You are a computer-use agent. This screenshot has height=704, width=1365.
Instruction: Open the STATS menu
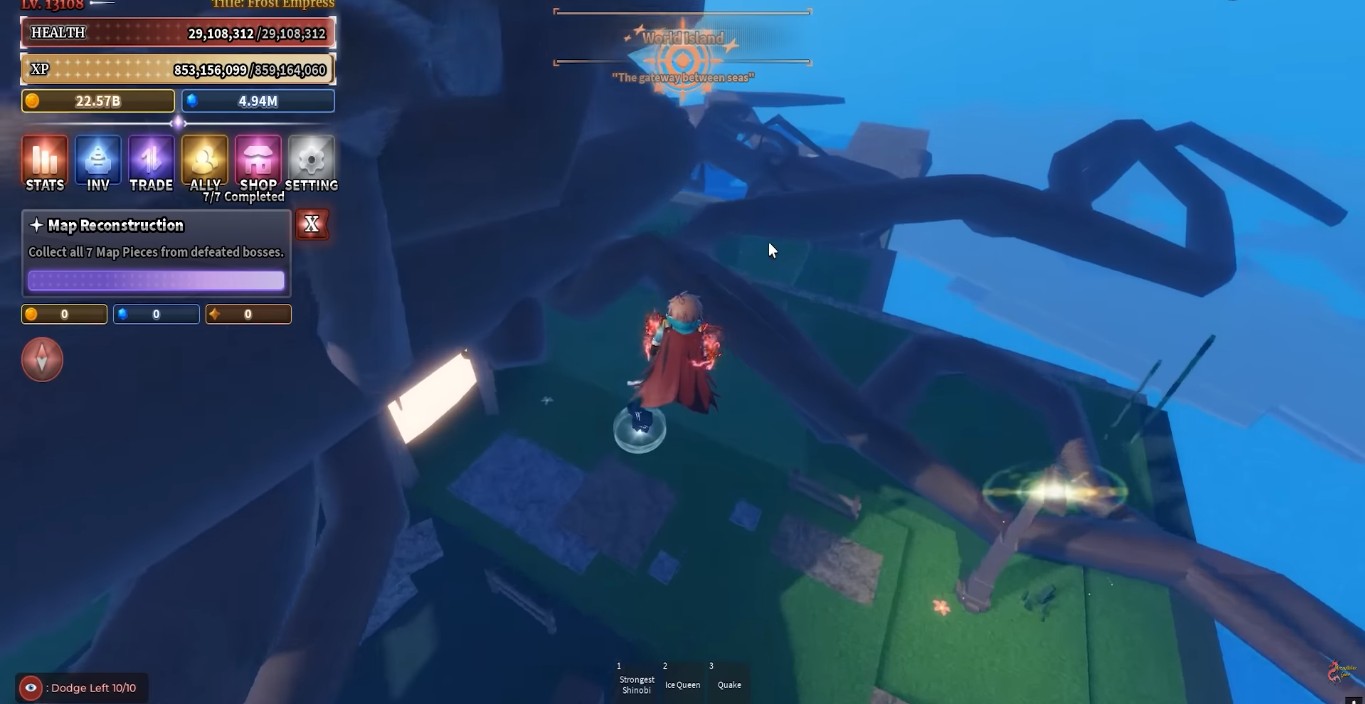coord(44,162)
